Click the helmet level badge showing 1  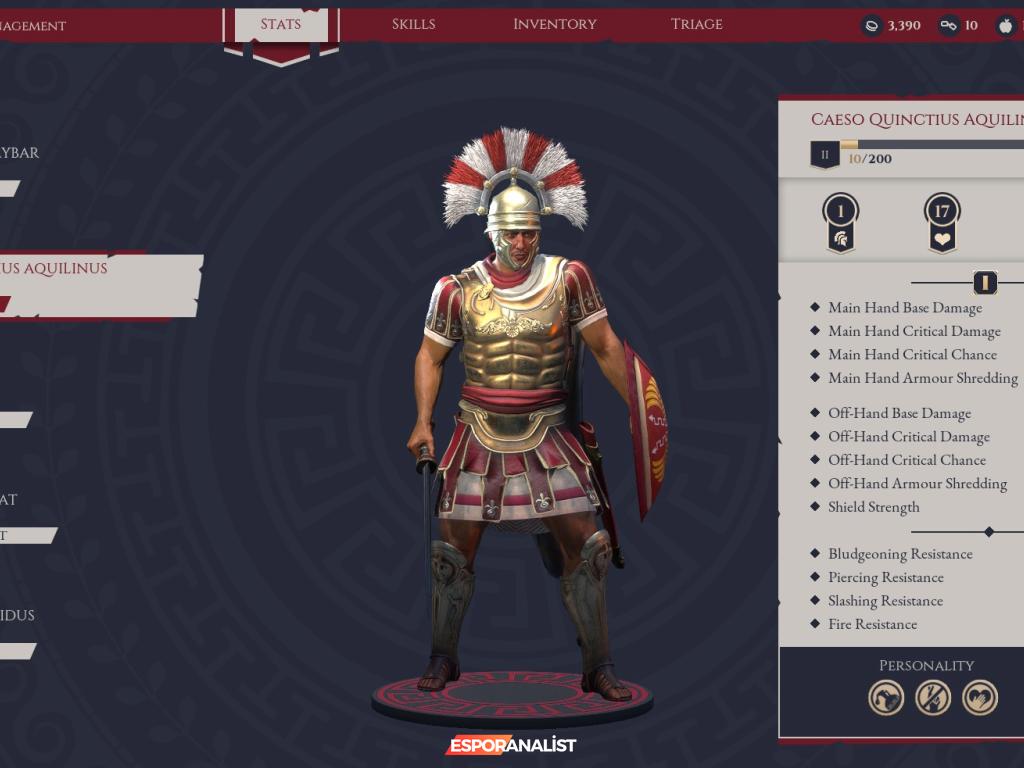pos(841,222)
